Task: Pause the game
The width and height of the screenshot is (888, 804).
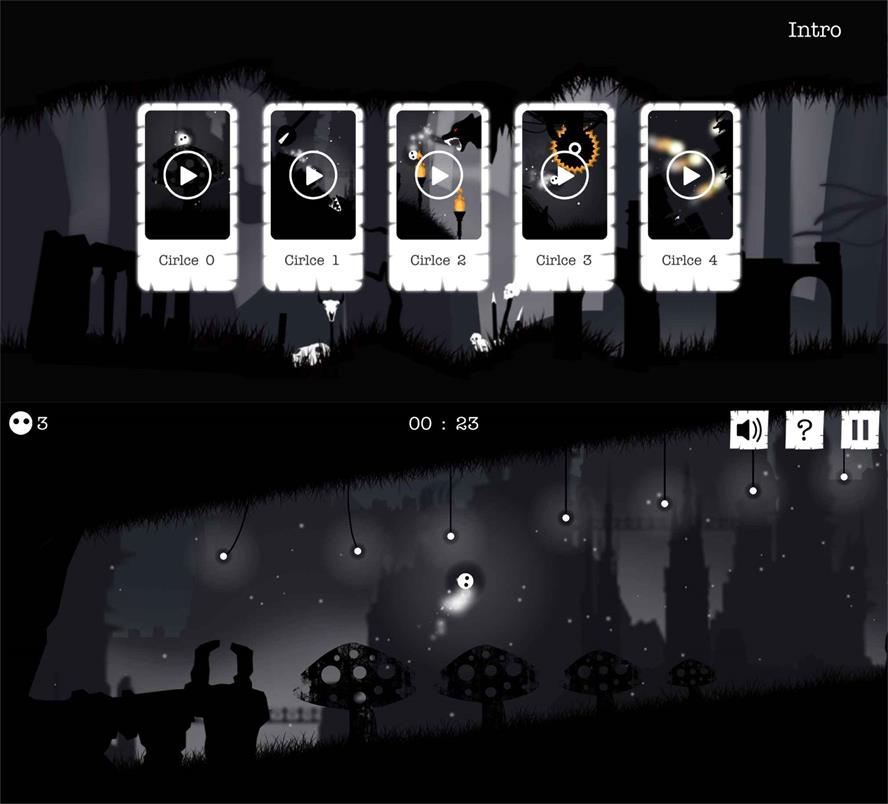Action: pyautogui.click(x=859, y=431)
